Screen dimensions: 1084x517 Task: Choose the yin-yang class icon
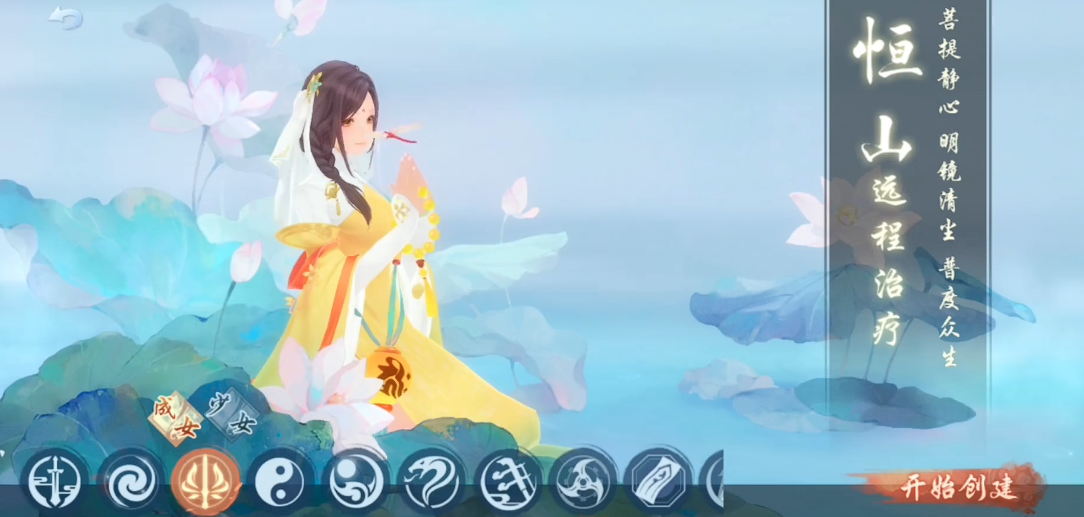coord(281,481)
